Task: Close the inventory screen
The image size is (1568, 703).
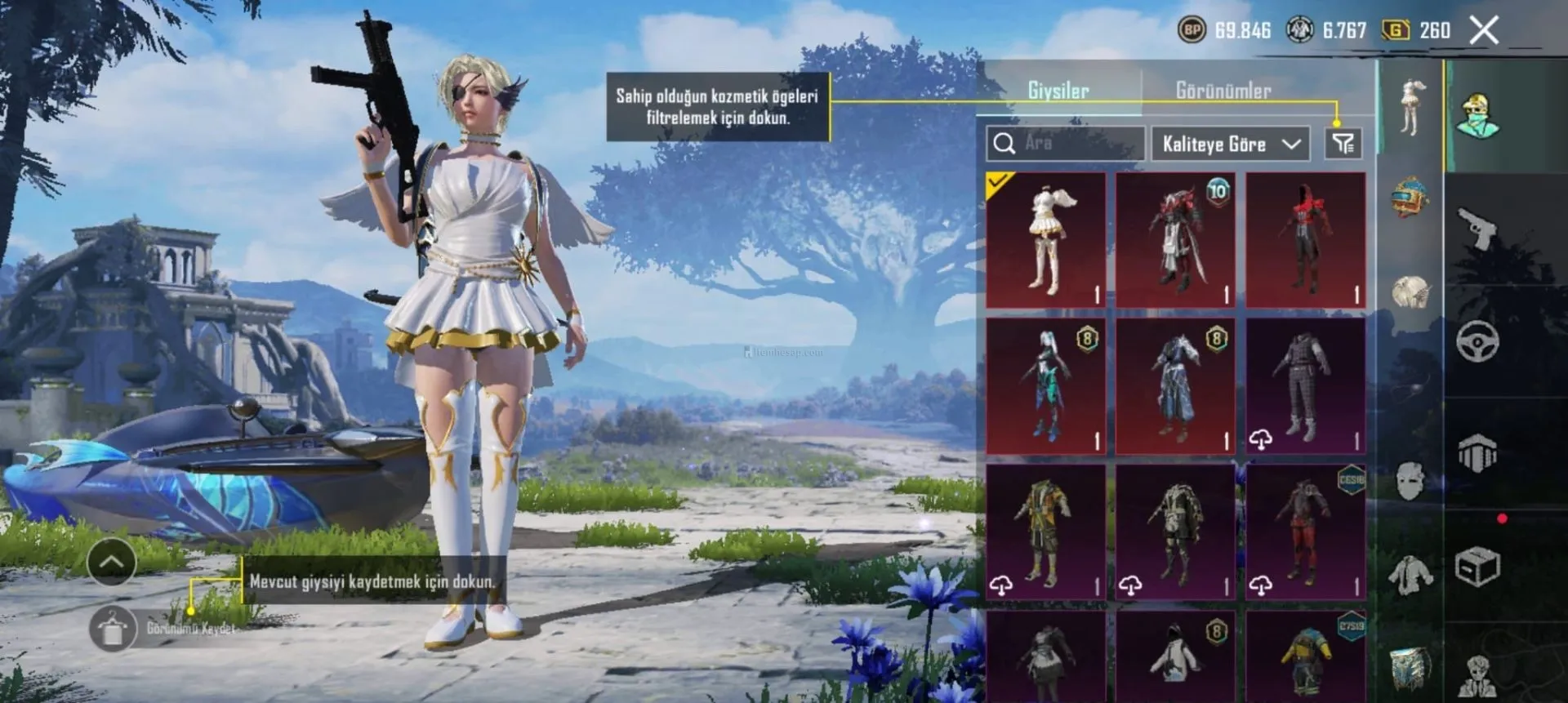Action: (1484, 31)
